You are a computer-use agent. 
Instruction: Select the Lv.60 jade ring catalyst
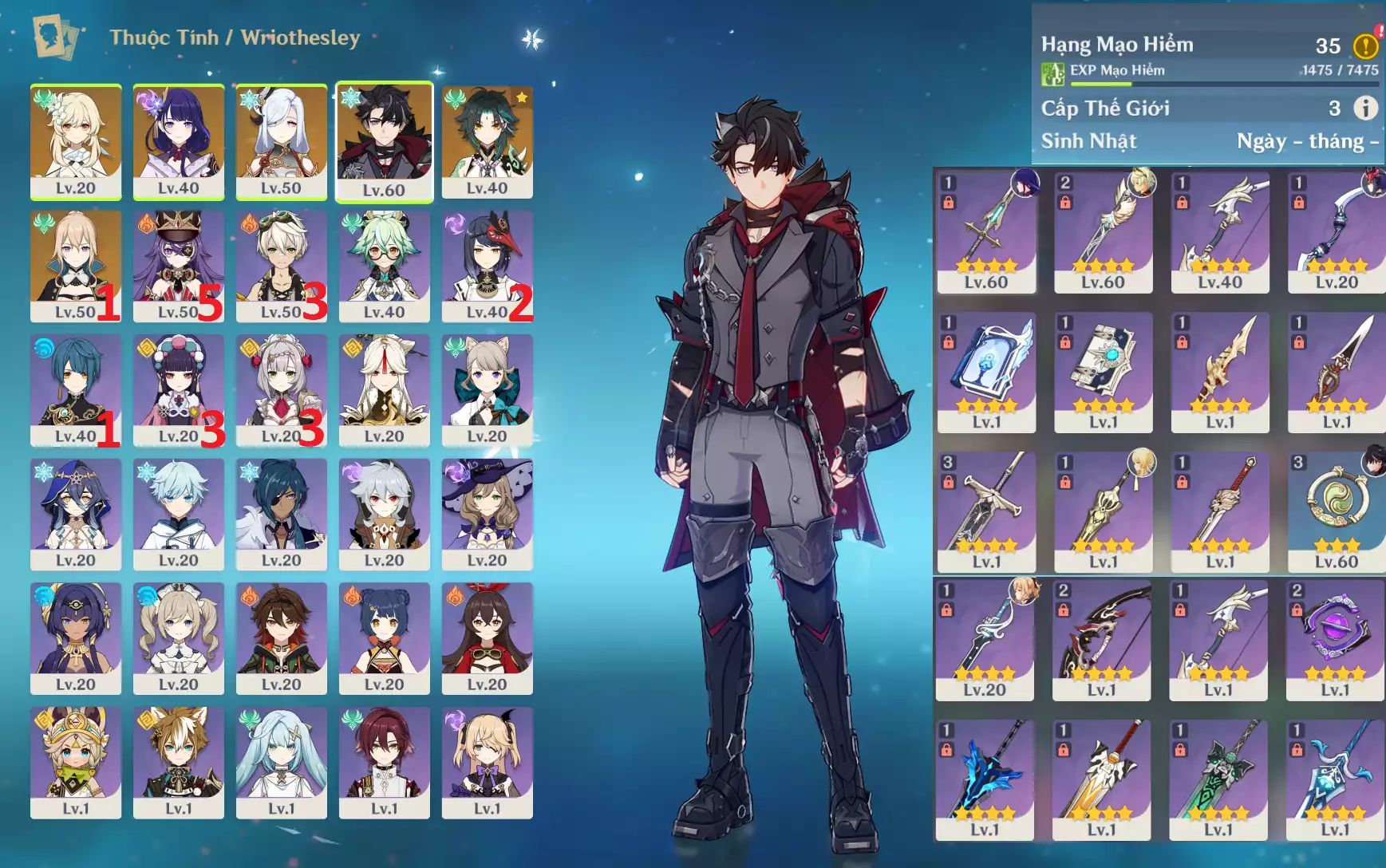pos(1336,512)
